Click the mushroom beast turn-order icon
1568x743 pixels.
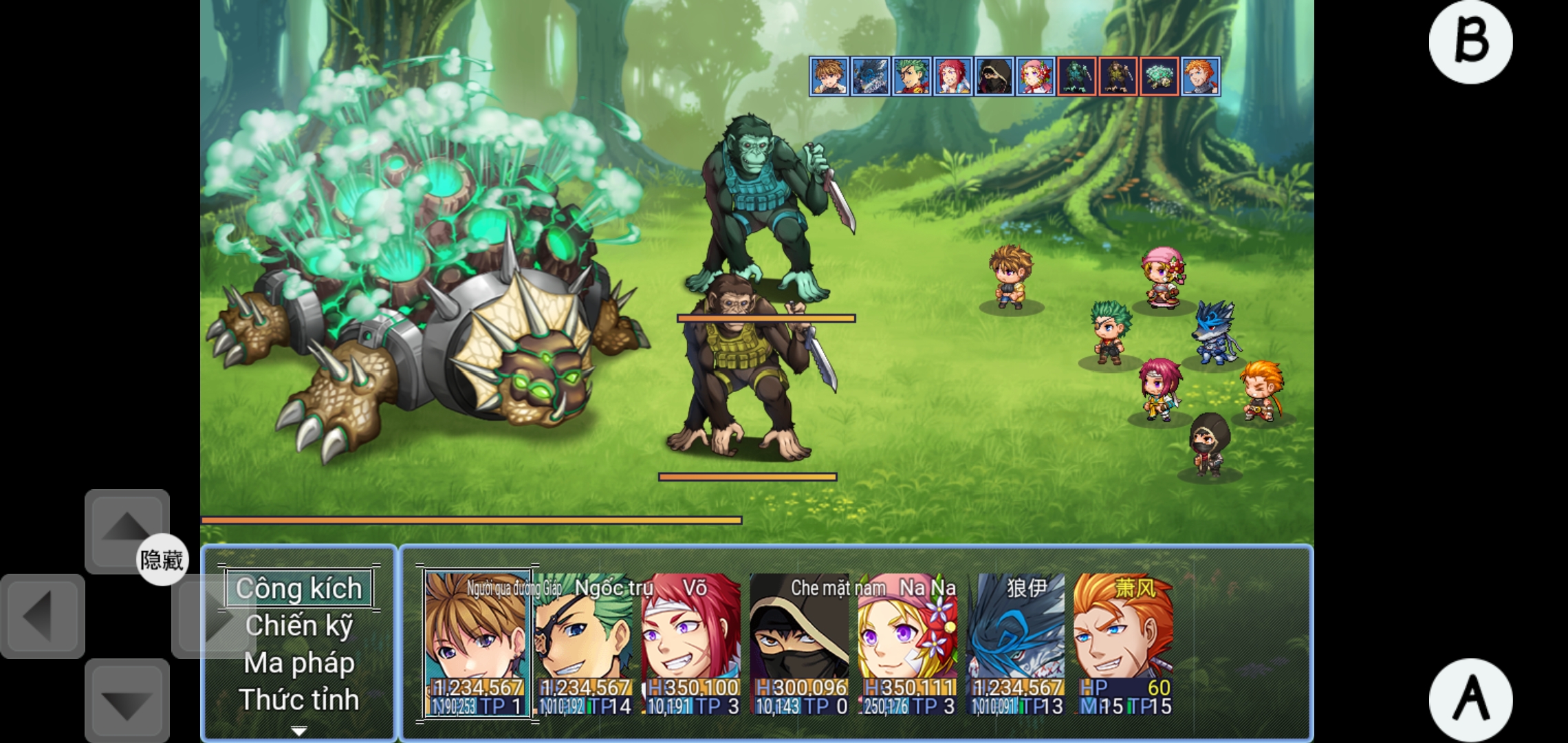1159,76
